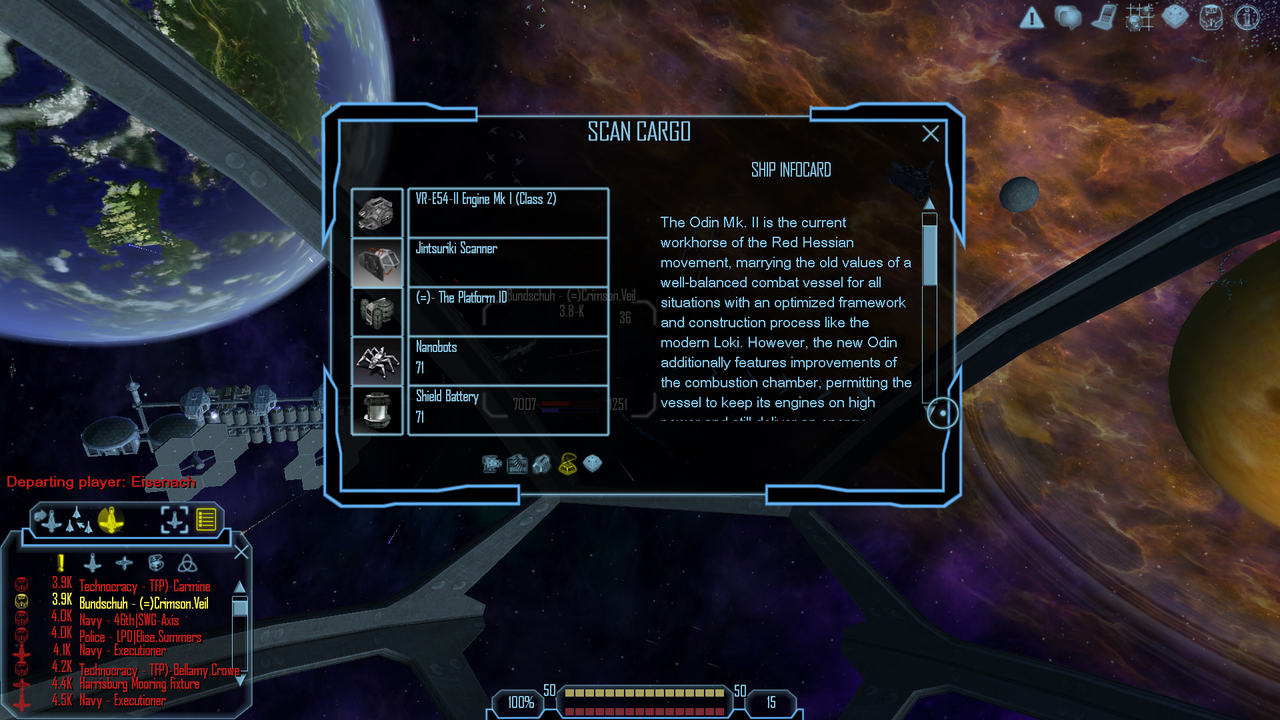Open the navigation map grid icon

click(1139, 17)
